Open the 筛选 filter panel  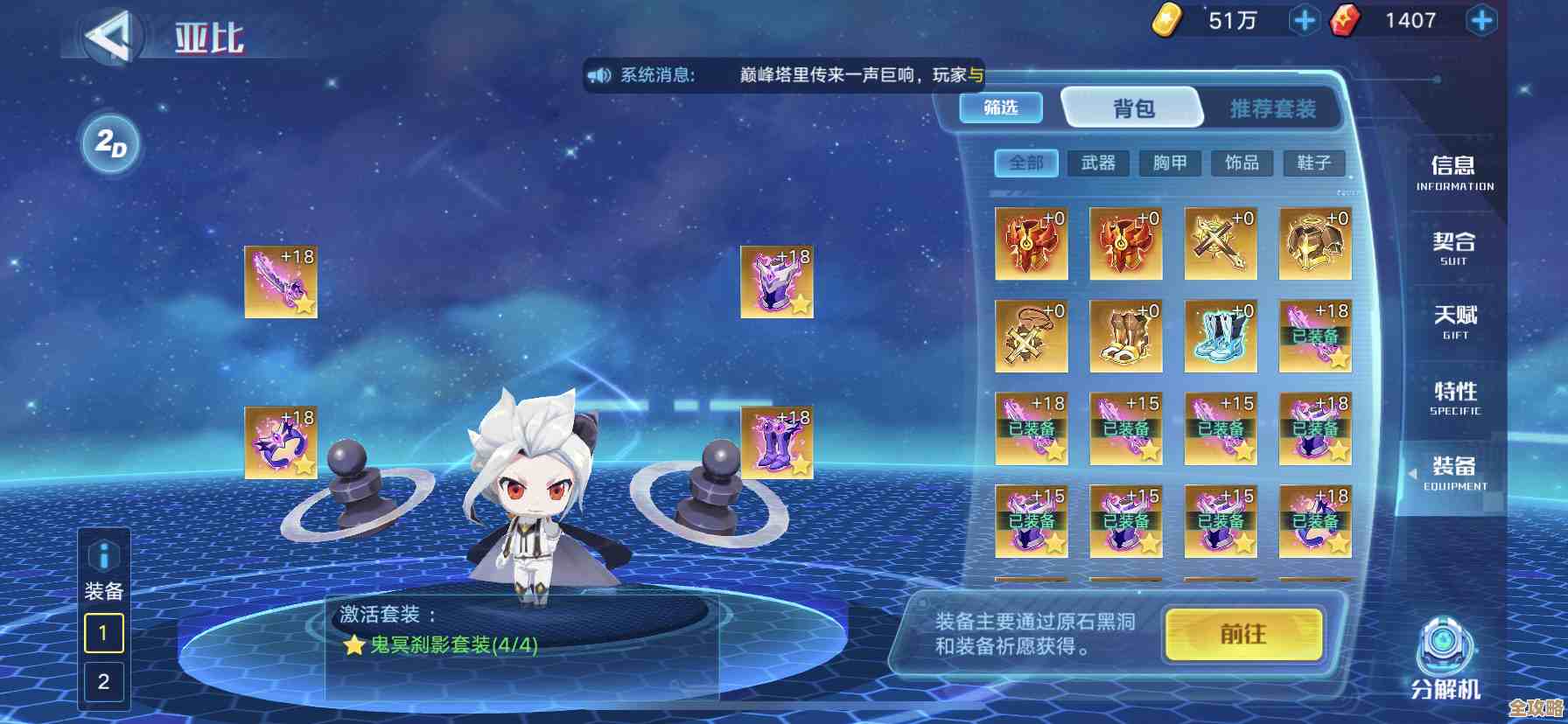[x=1000, y=108]
